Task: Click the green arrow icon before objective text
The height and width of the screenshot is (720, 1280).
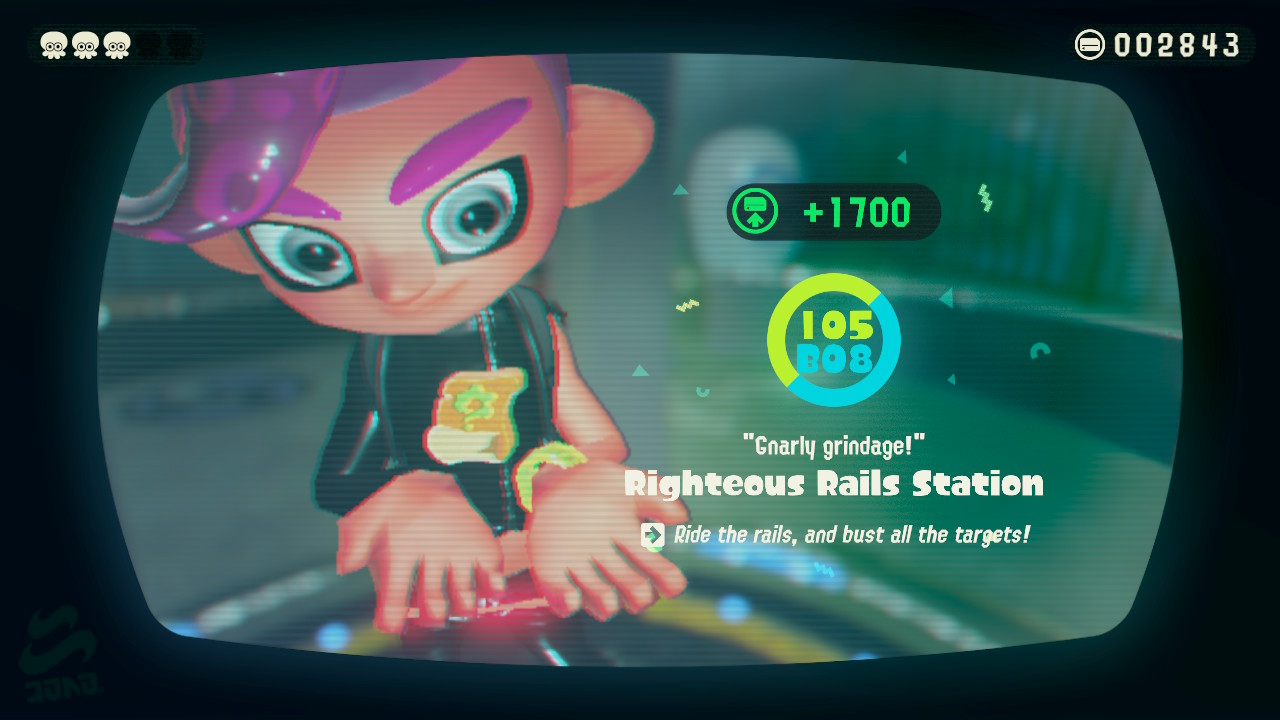Action: [651, 535]
